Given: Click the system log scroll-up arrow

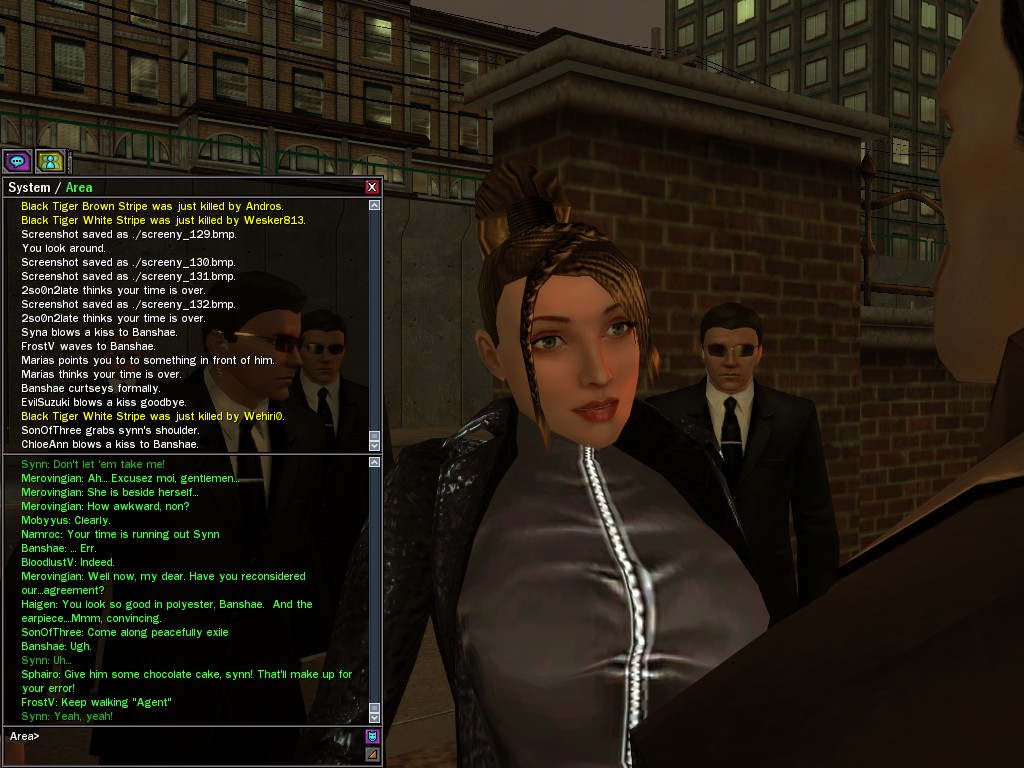Looking at the screenshot, I should pyautogui.click(x=375, y=205).
